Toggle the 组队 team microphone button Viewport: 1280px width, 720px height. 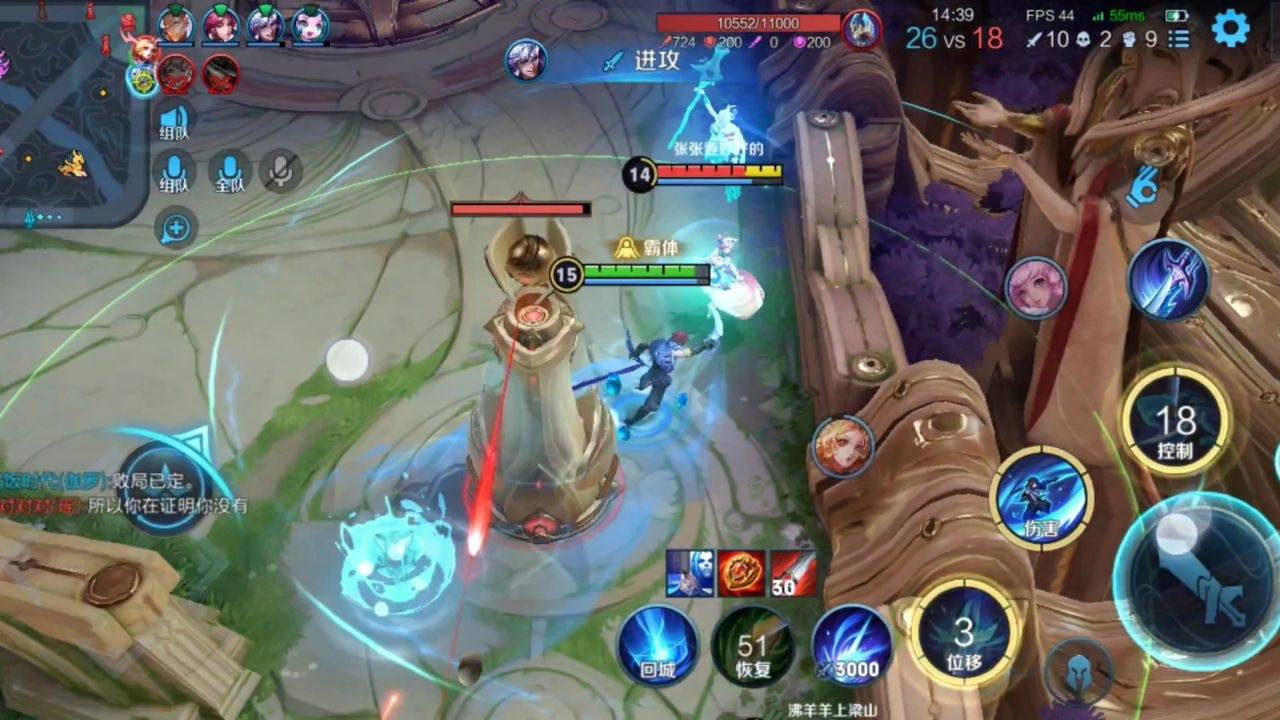(175, 173)
